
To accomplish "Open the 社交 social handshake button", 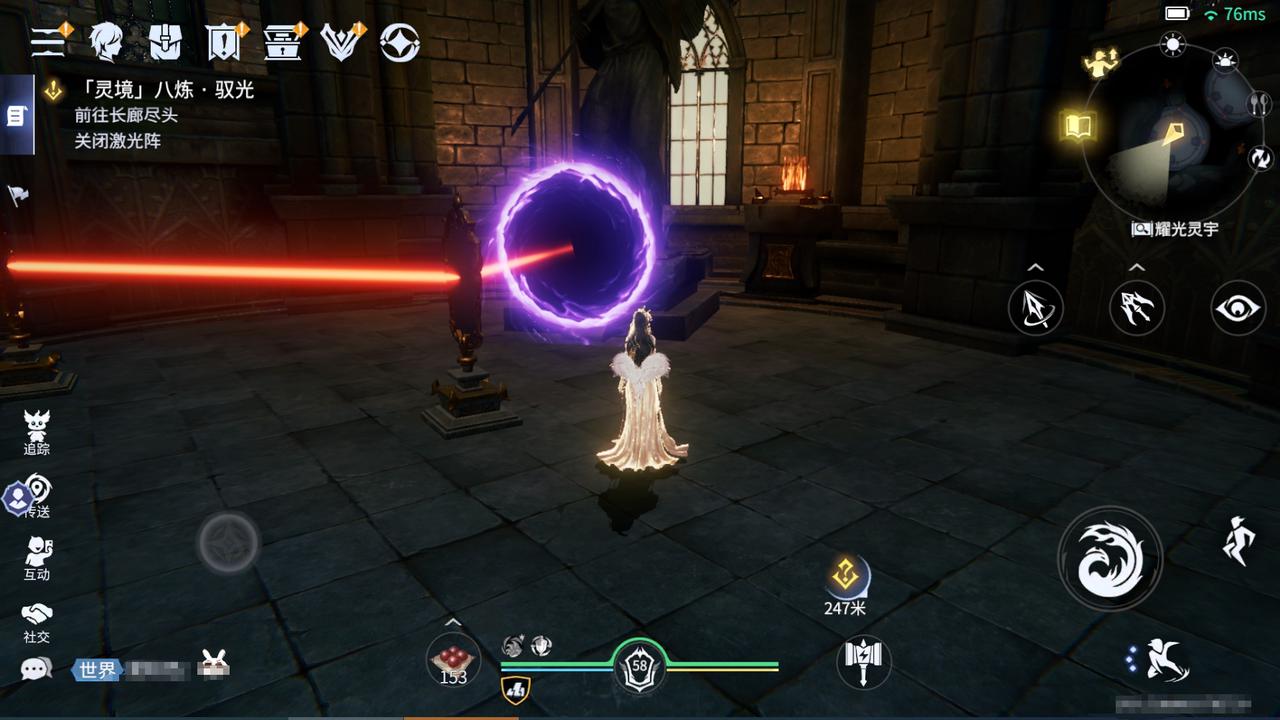I will [x=37, y=622].
